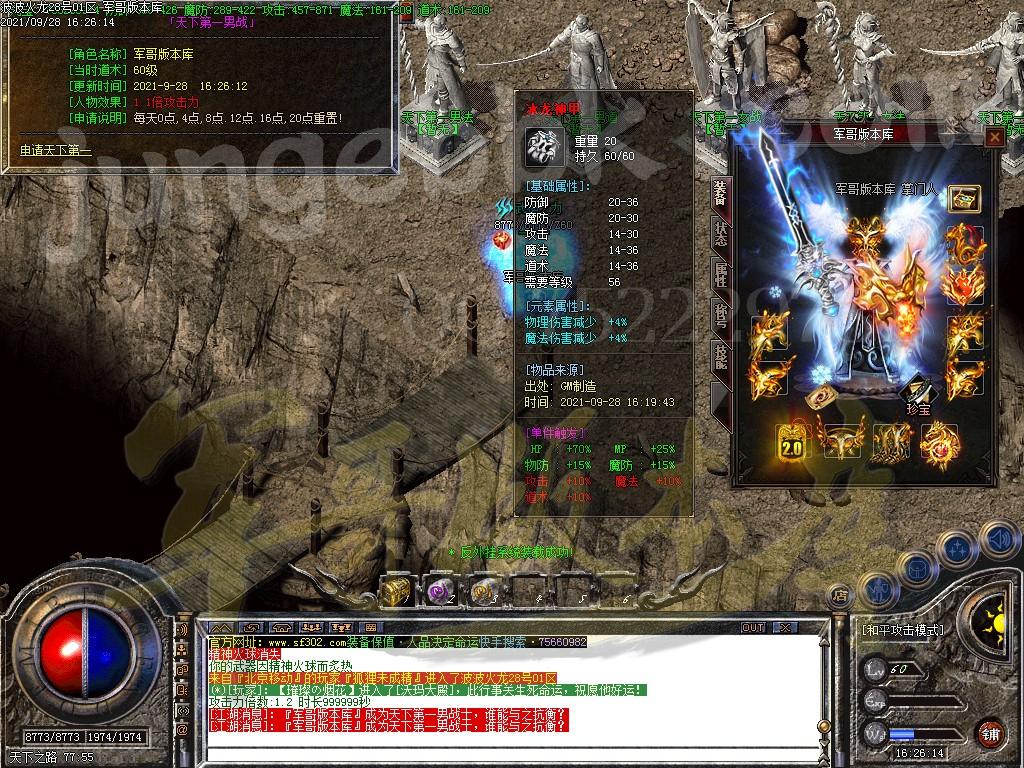This screenshot has height=768, width=1024.
Task: Use the purple swirl item in hotbar
Action: pos(439,591)
